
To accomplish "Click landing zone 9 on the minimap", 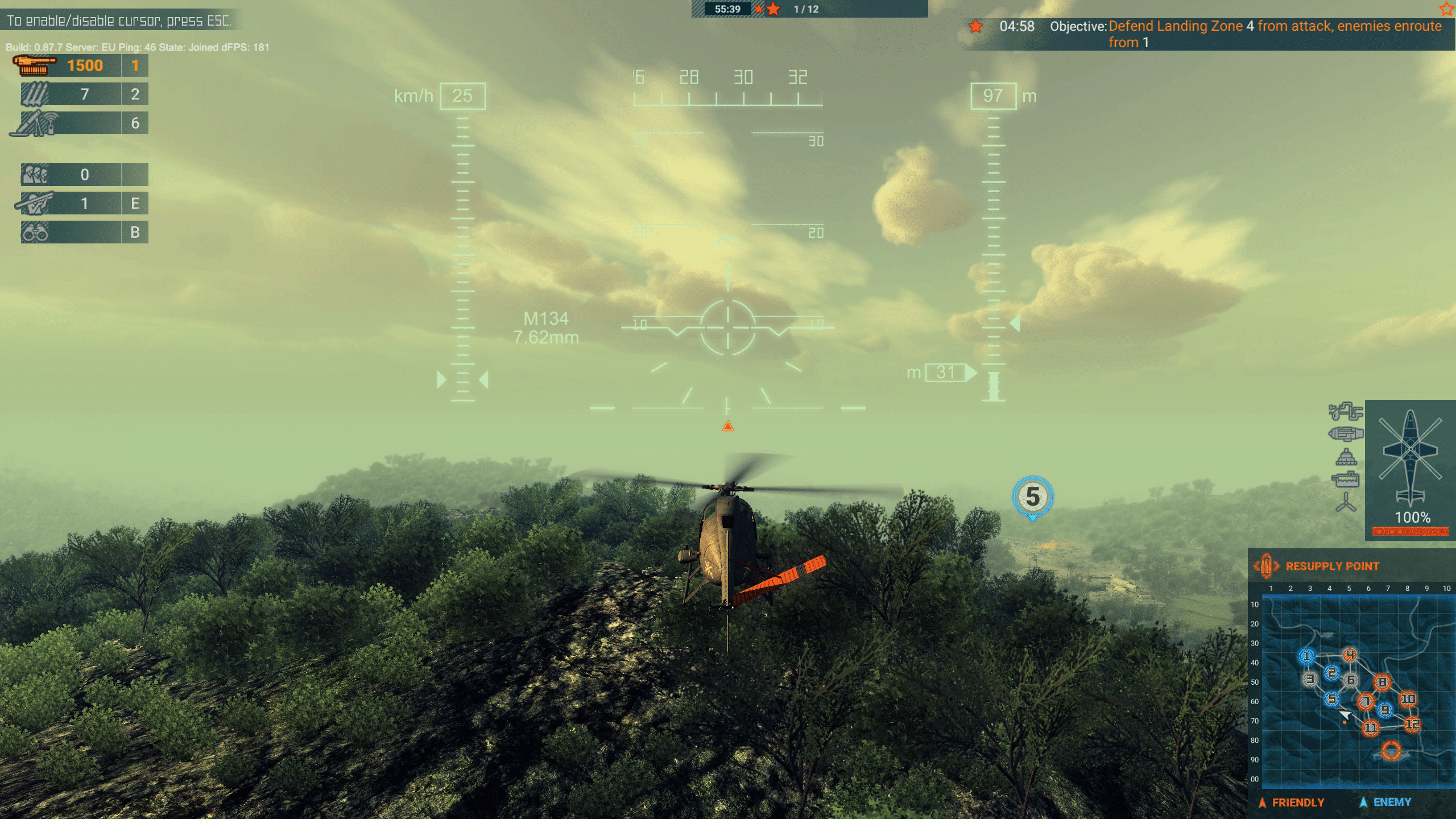I will coord(1385,710).
